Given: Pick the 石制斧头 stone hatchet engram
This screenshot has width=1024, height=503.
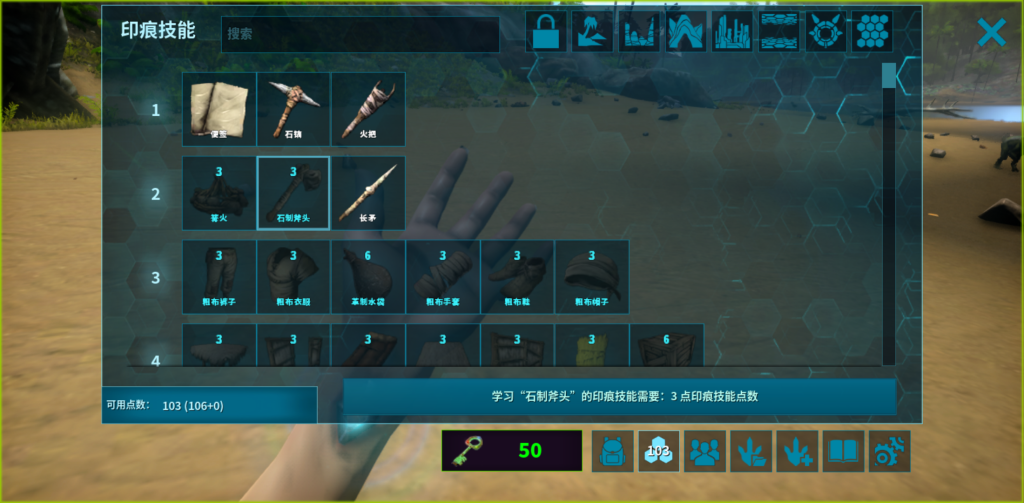Looking at the screenshot, I should [293, 193].
